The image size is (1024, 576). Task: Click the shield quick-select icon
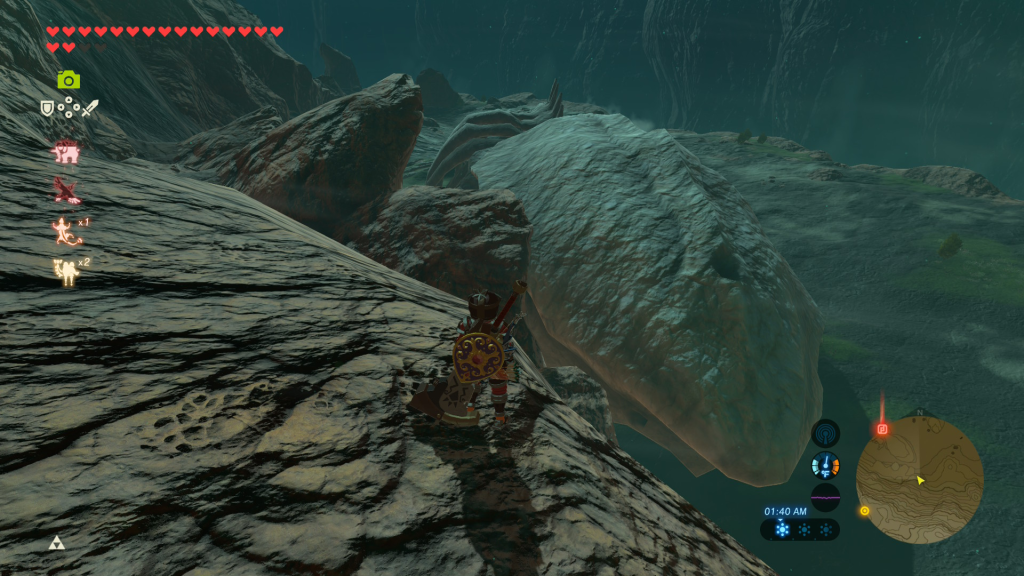pos(46,107)
